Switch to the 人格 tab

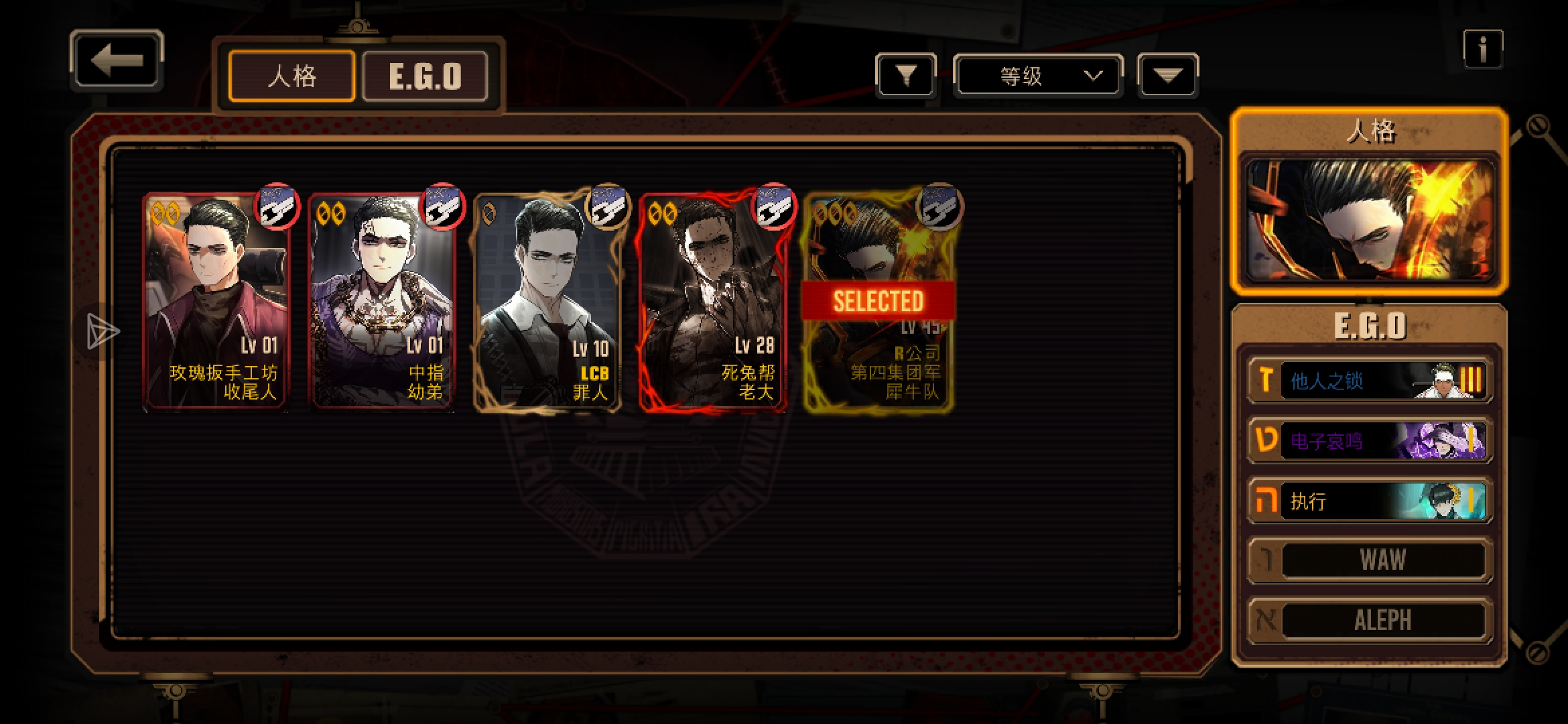(291, 76)
